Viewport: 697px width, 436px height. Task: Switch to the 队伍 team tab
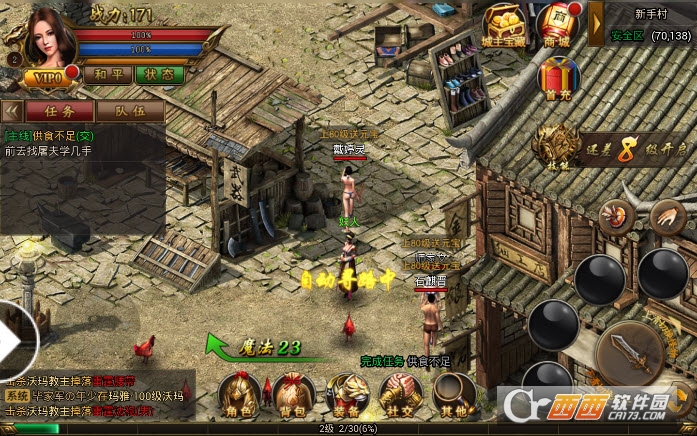pos(131,110)
